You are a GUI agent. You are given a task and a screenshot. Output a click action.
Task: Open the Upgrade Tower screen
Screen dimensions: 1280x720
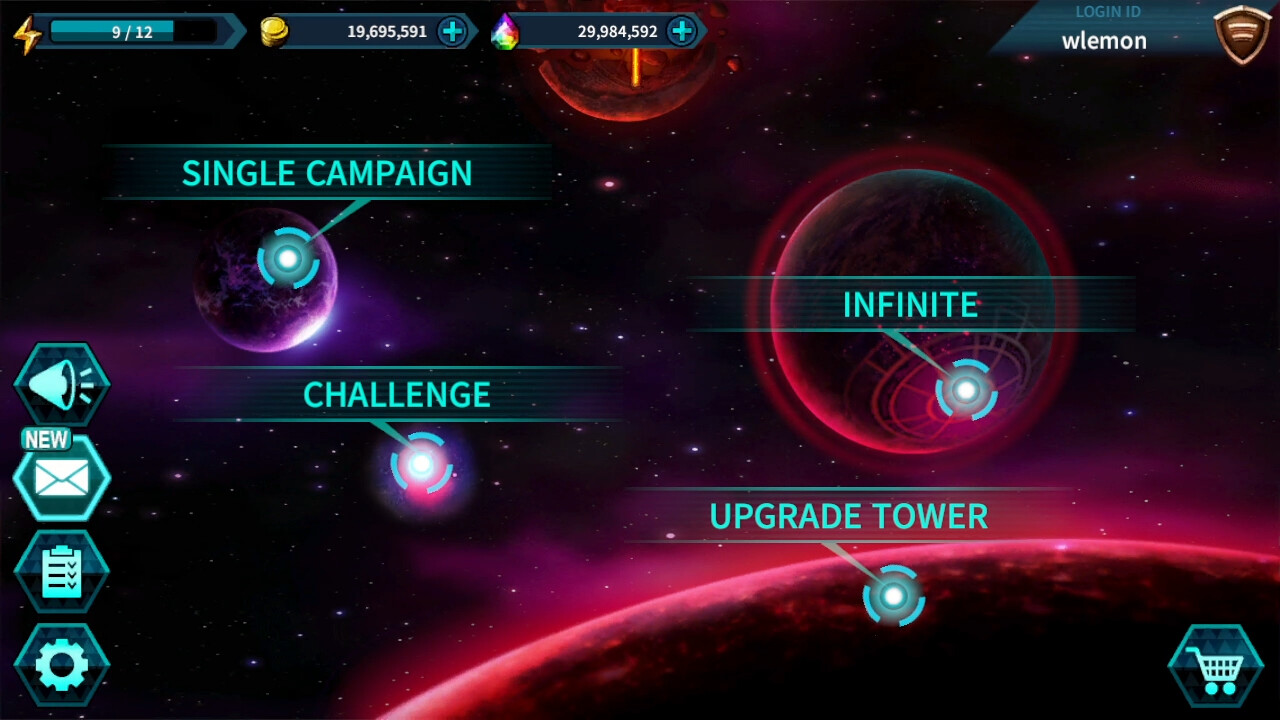coord(848,517)
